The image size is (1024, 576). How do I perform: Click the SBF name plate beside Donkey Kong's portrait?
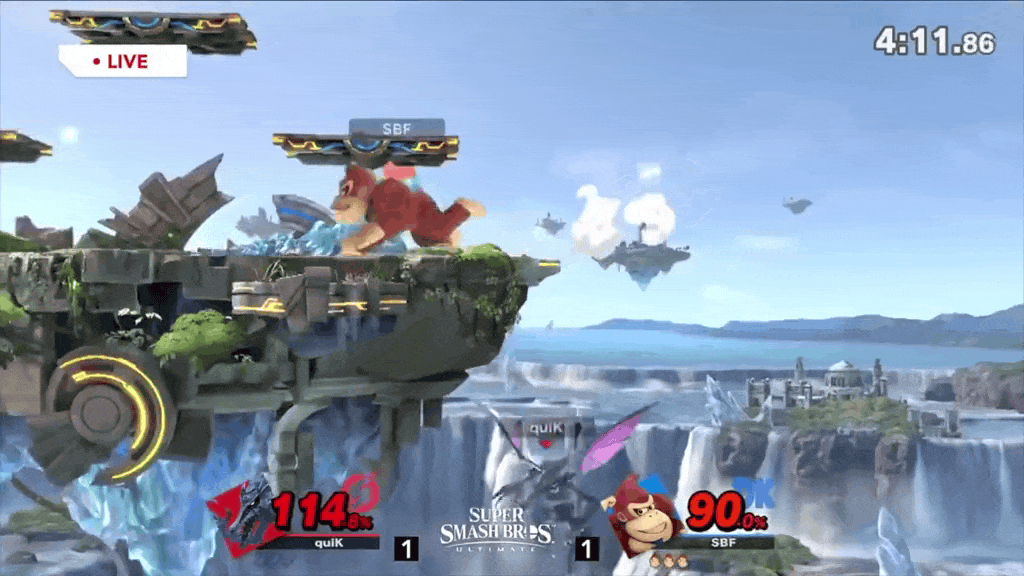coord(719,542)
